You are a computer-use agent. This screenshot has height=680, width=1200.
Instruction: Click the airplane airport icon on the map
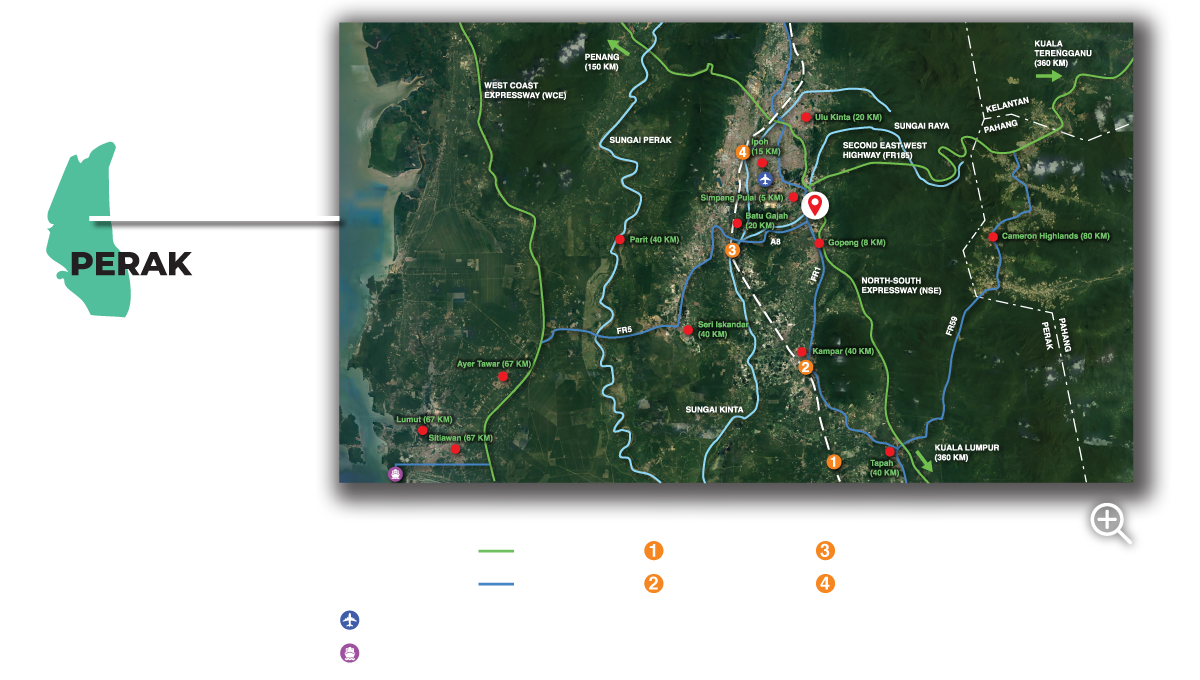(765, 179)
